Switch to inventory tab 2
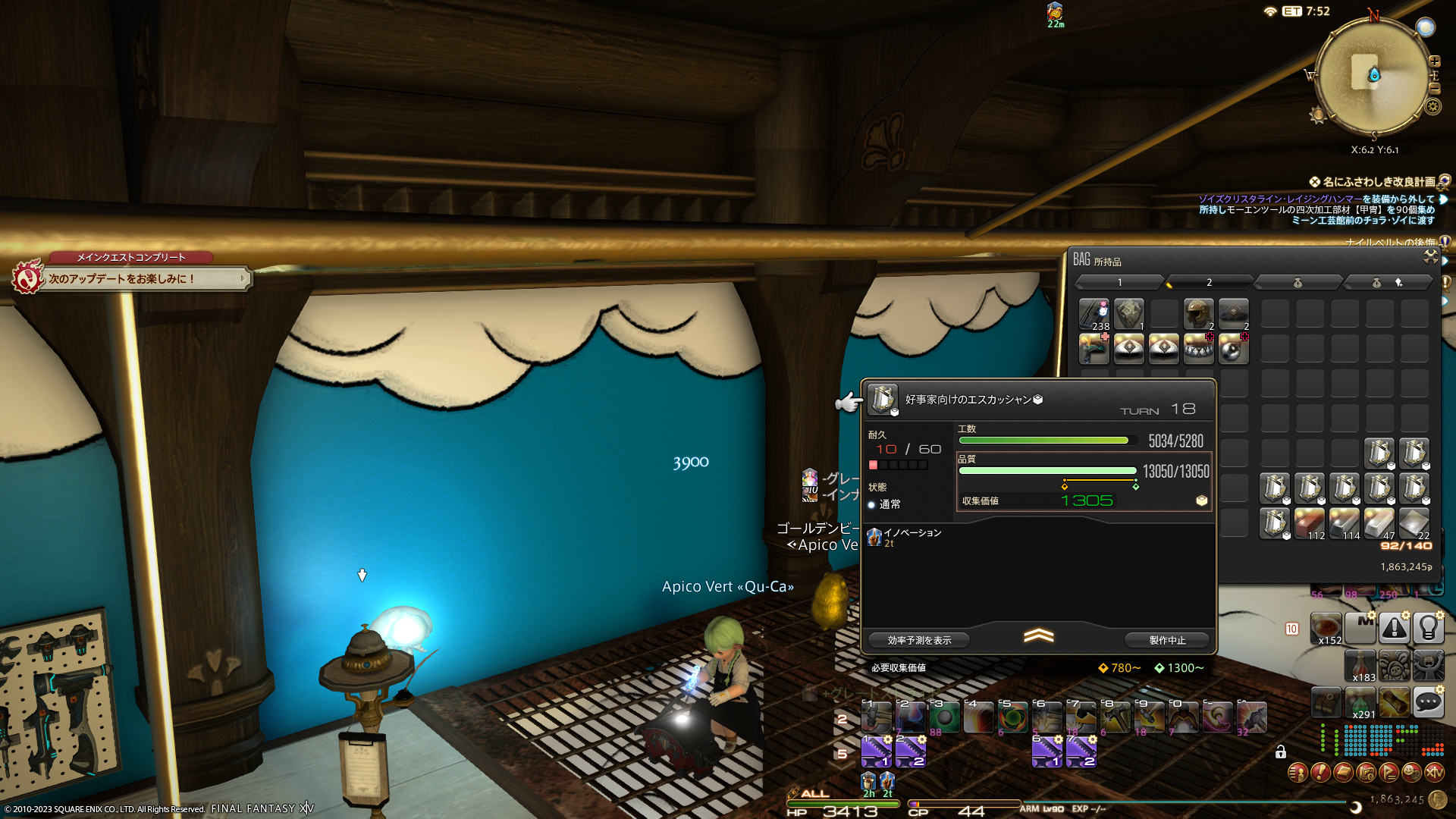This screenshot has width=1456, height=819. tap(1208, 283)
